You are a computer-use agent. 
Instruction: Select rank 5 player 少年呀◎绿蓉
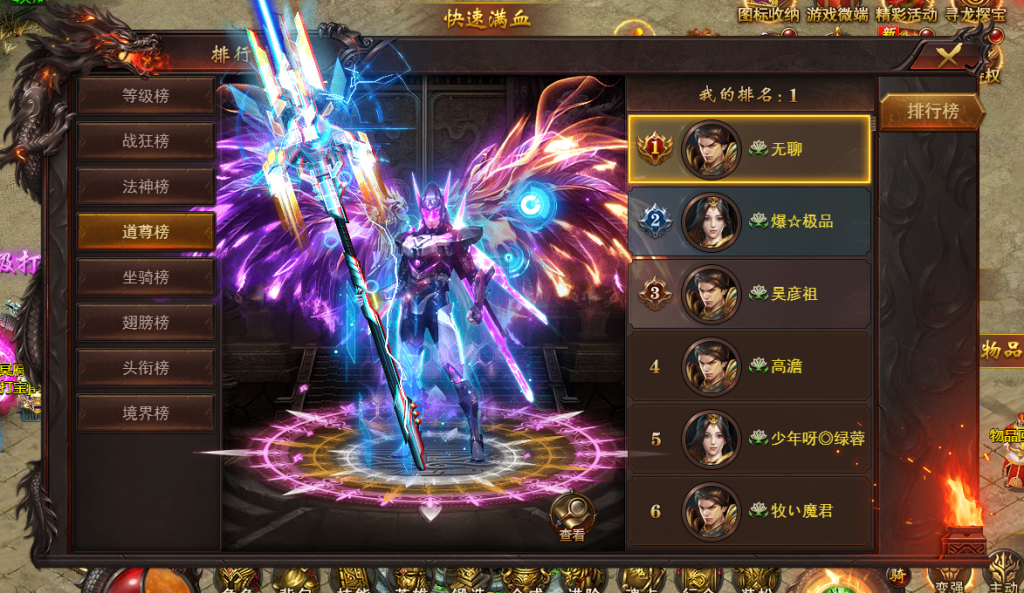(749, 438)
